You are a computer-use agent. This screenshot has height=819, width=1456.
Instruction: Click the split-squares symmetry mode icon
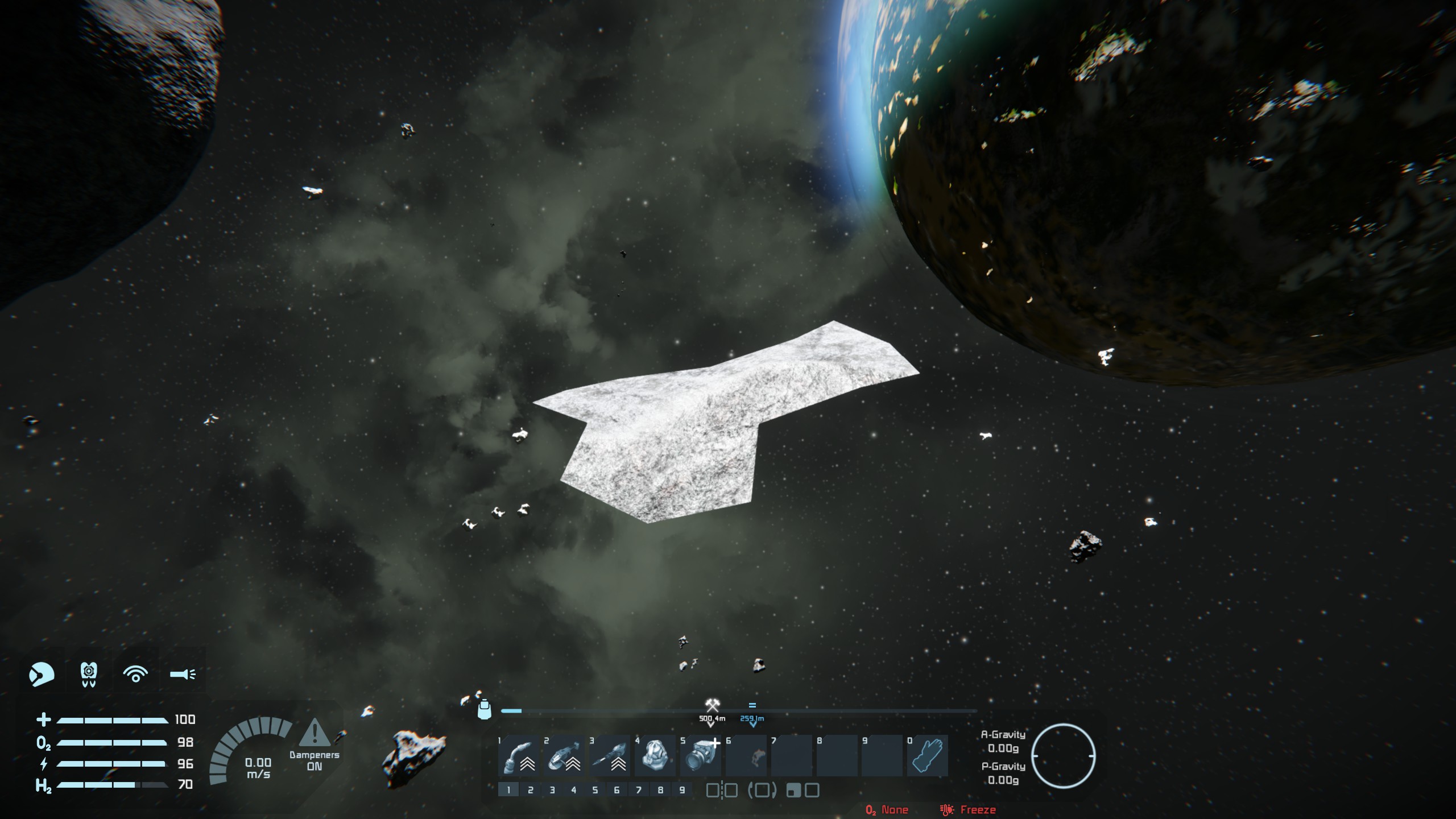(x=722, y=790)
